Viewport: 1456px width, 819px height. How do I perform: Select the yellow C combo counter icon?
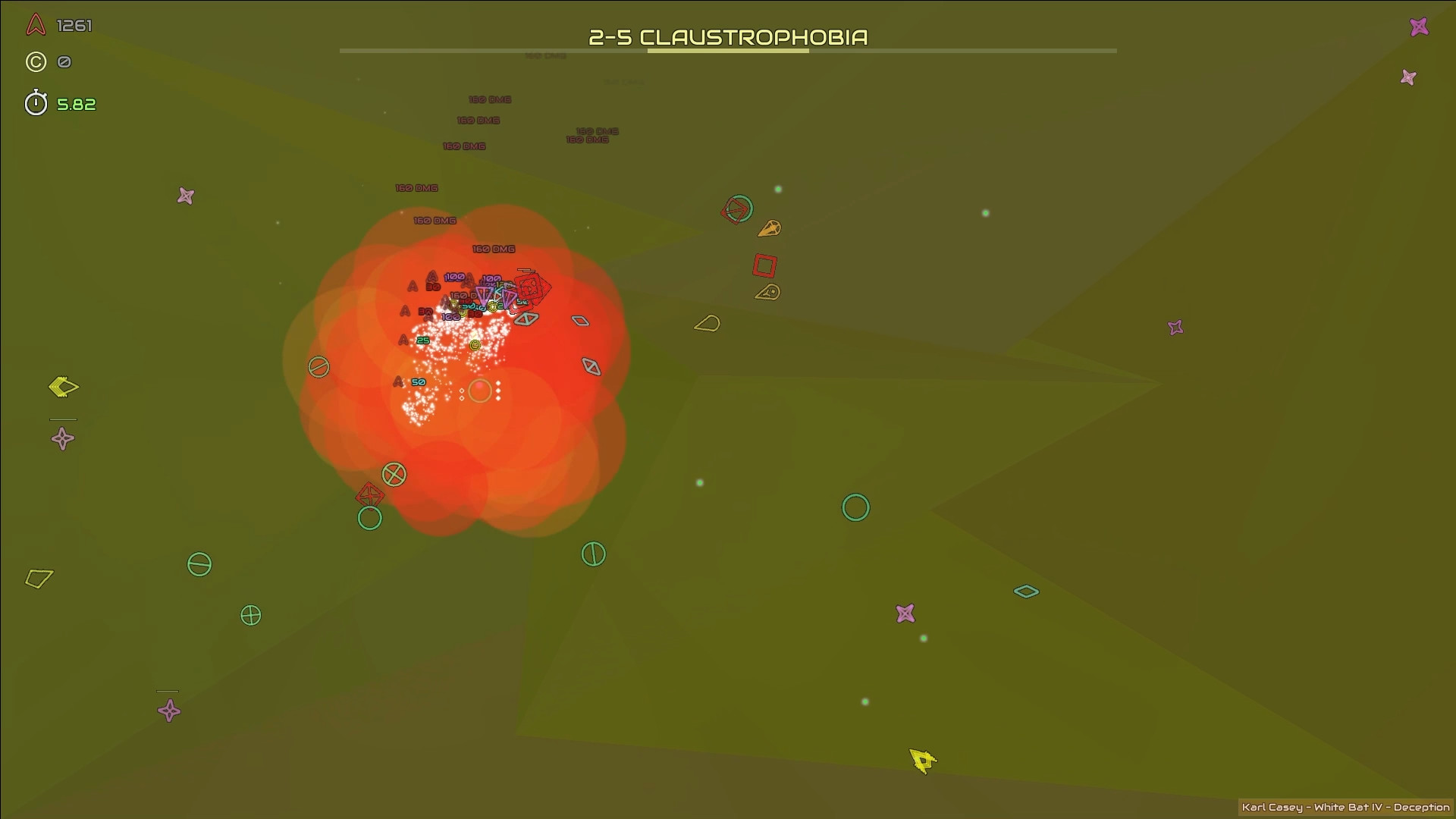[35, 62]
